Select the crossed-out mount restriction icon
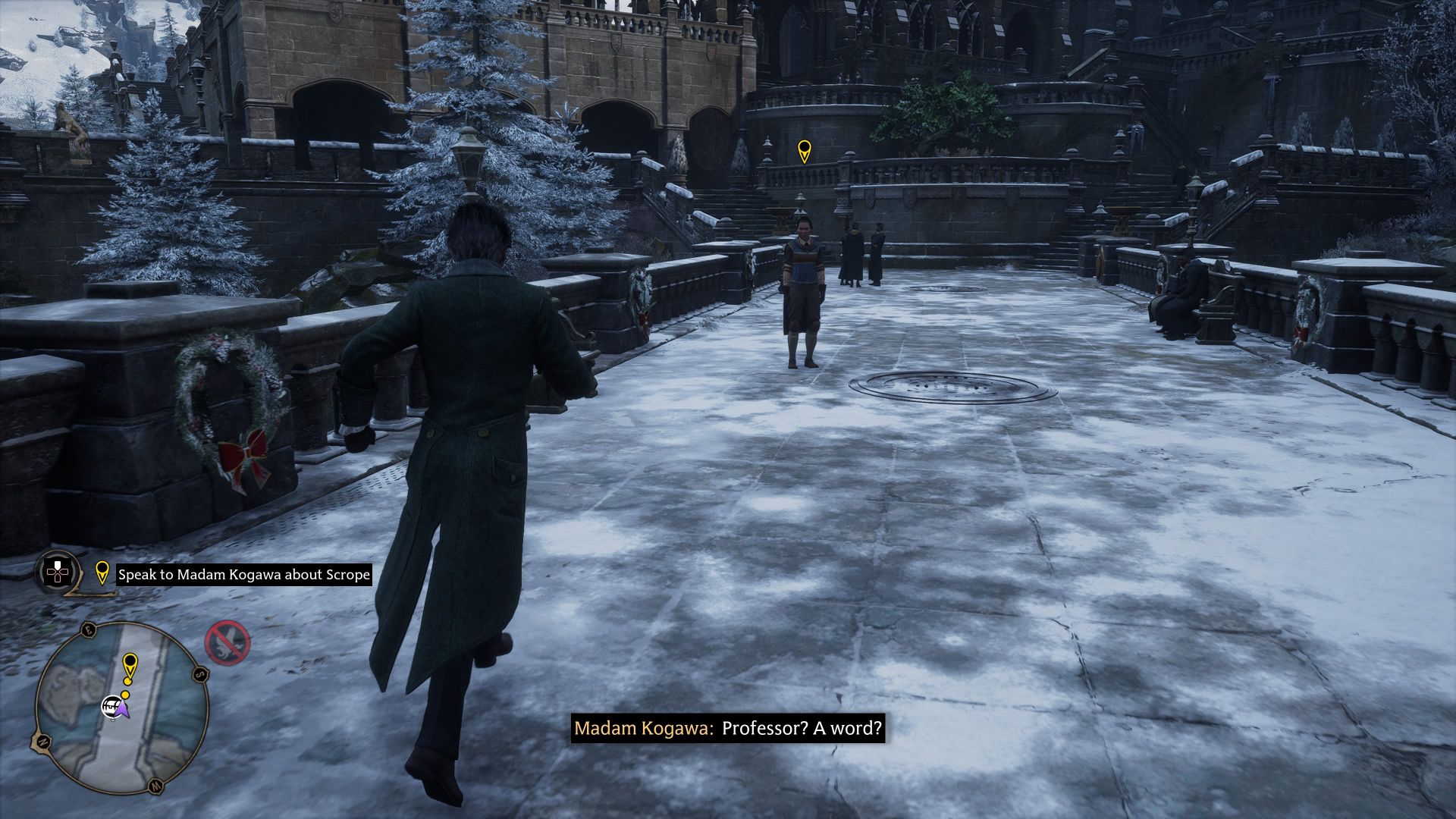The image size is (1456, 819). pos(227,644)
